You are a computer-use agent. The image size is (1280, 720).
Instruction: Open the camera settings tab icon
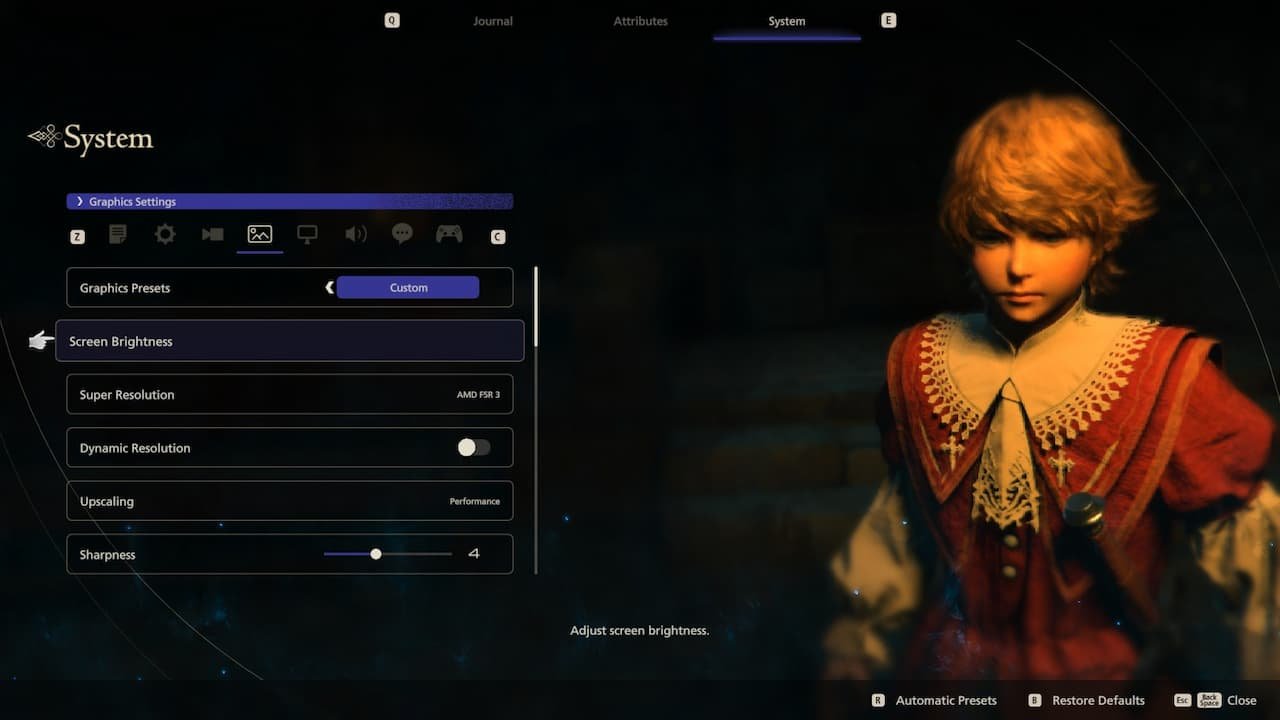(x=211, y=234)
